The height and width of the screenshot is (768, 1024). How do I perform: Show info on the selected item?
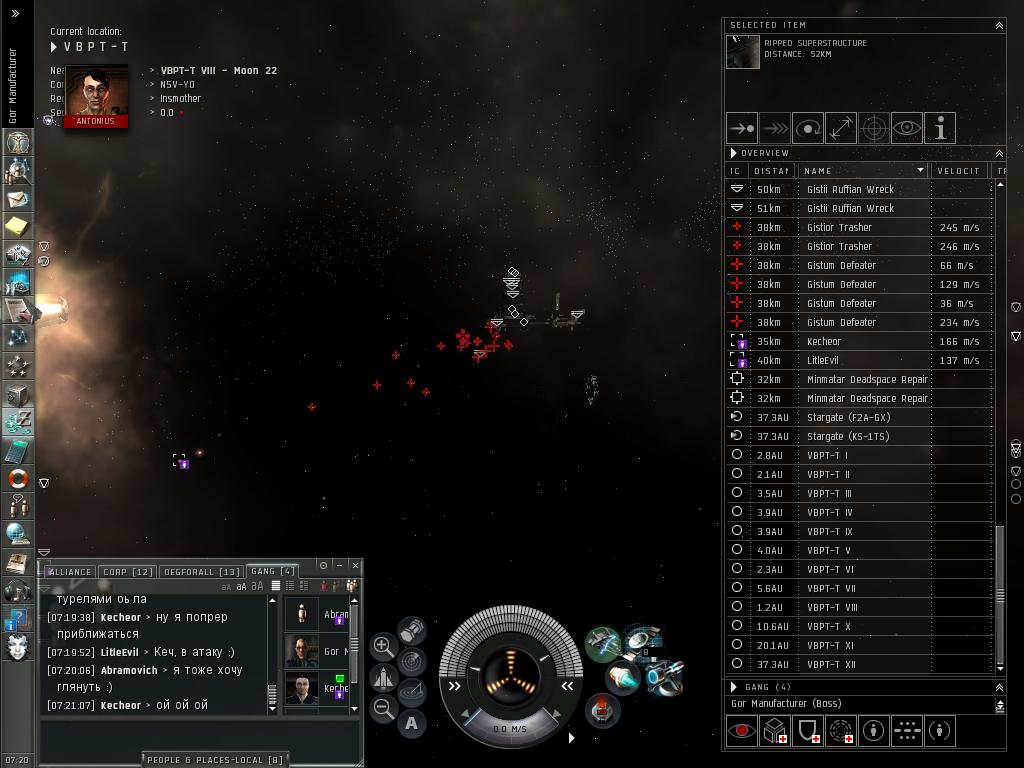940,128
